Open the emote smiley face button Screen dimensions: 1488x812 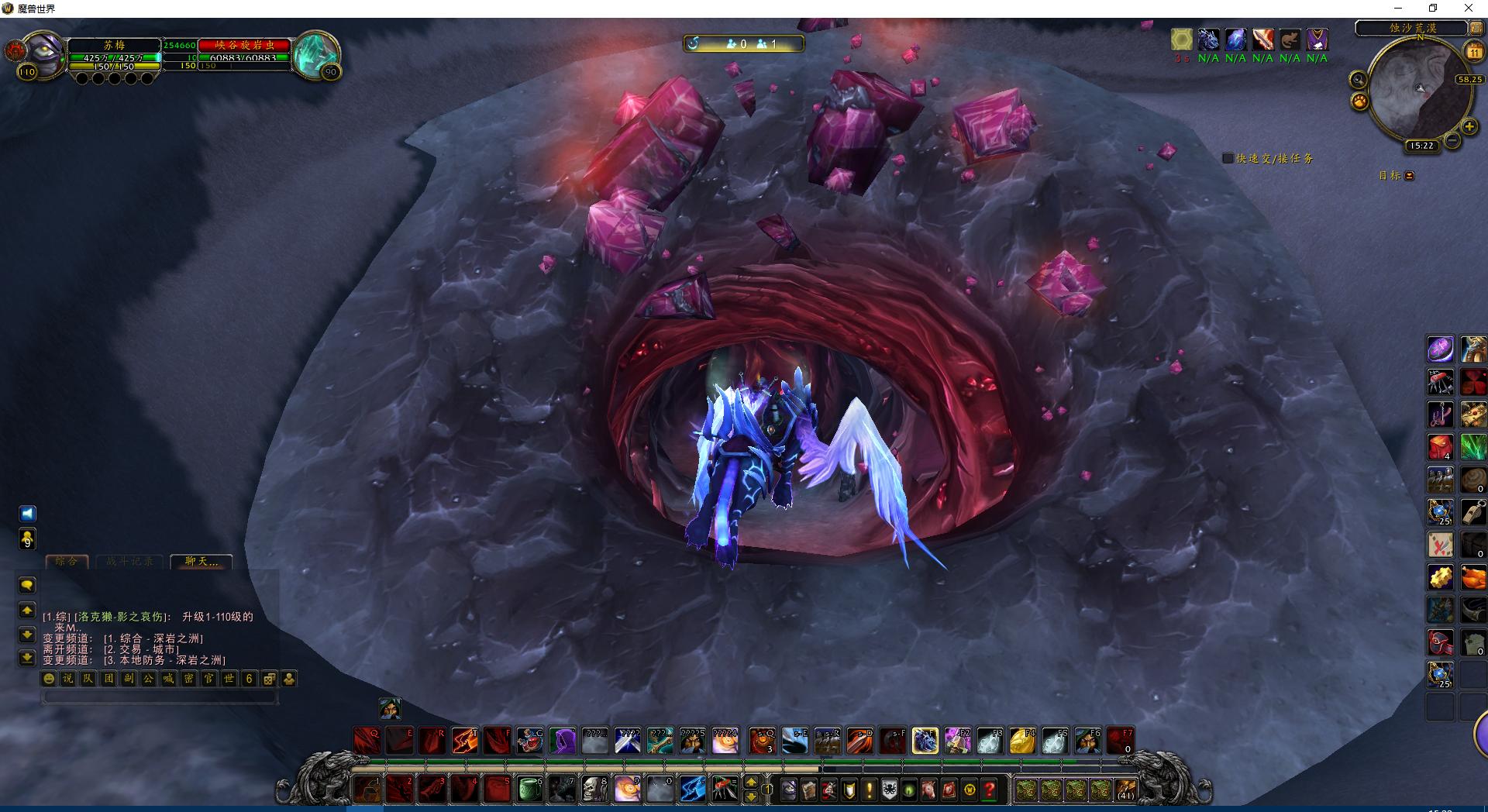[49, 679]
